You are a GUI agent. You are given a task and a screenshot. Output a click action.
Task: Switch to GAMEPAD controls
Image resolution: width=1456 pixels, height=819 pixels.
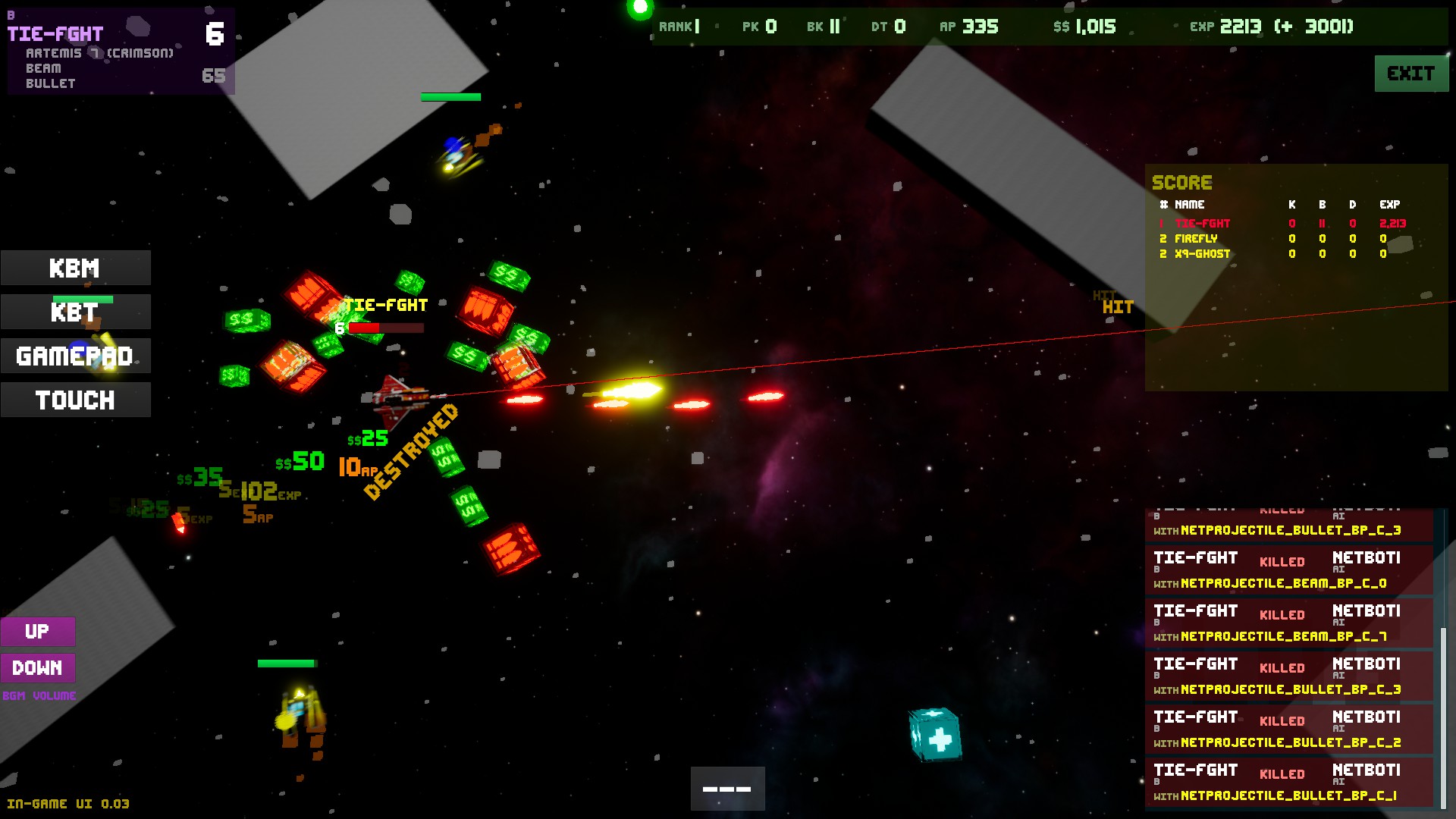(75, 355)
